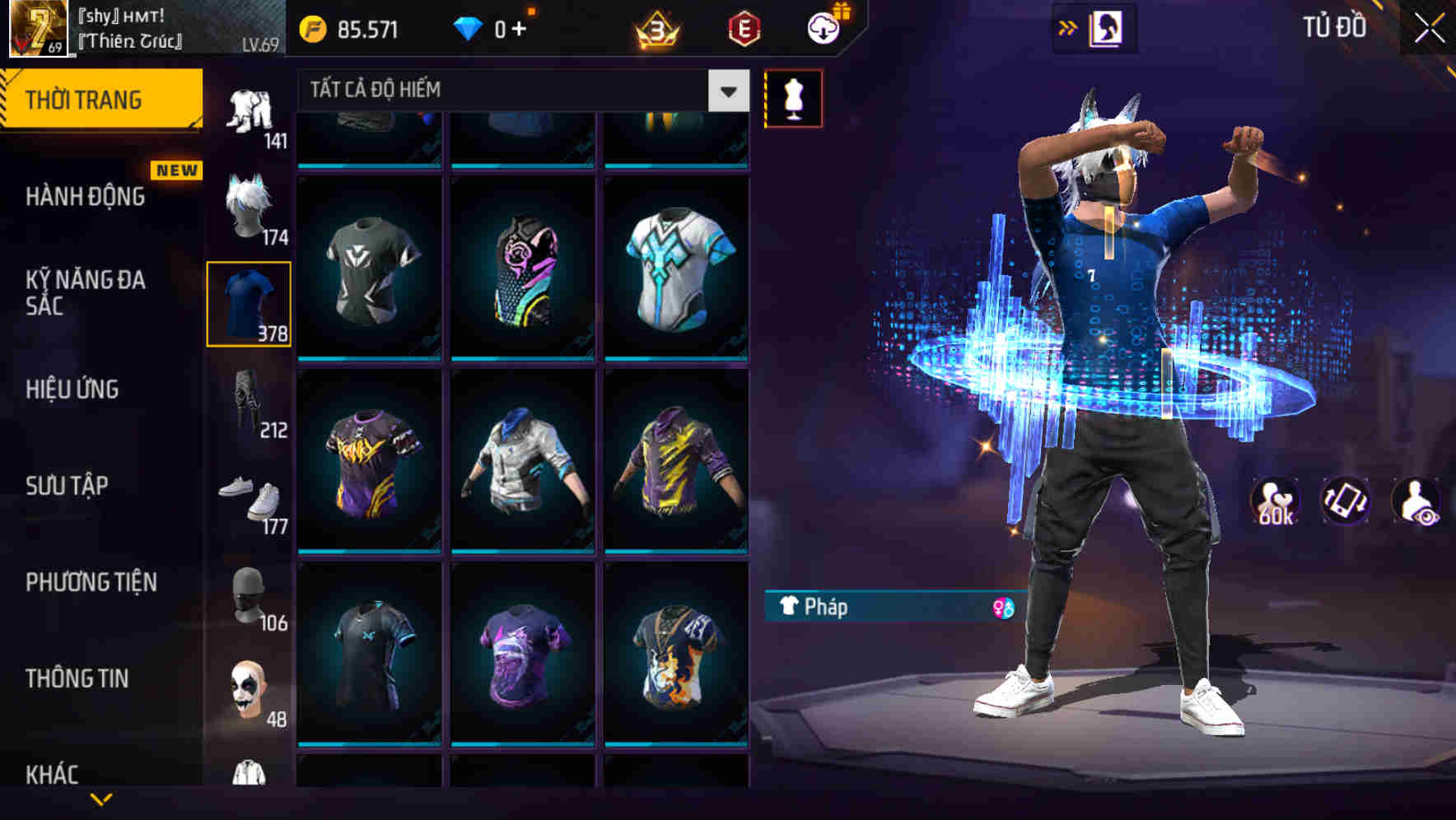Open the character preview eye icon
The height and width of the screenshot is (820, 1456).
(x=1416, y=499)
